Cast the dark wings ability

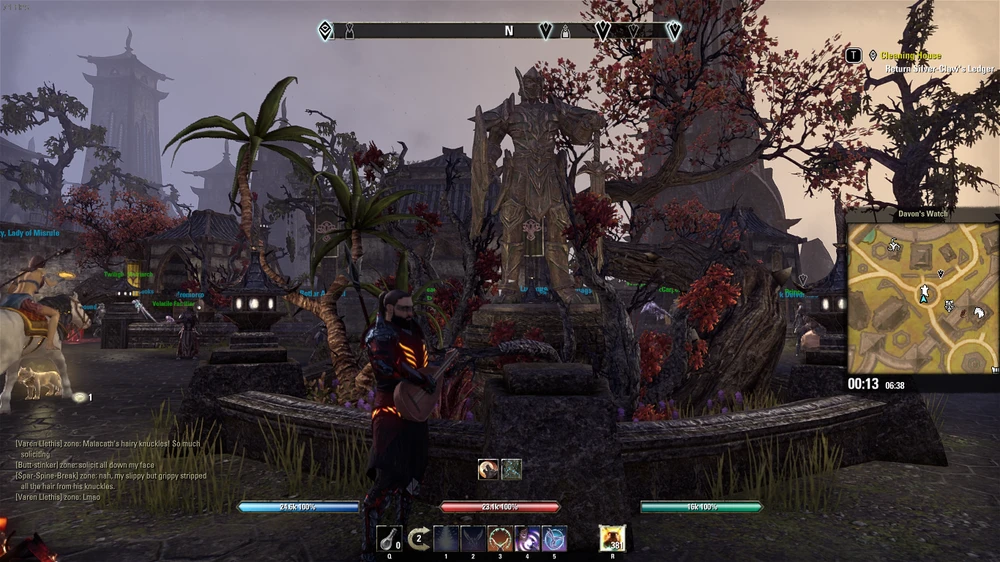point(473,539)
